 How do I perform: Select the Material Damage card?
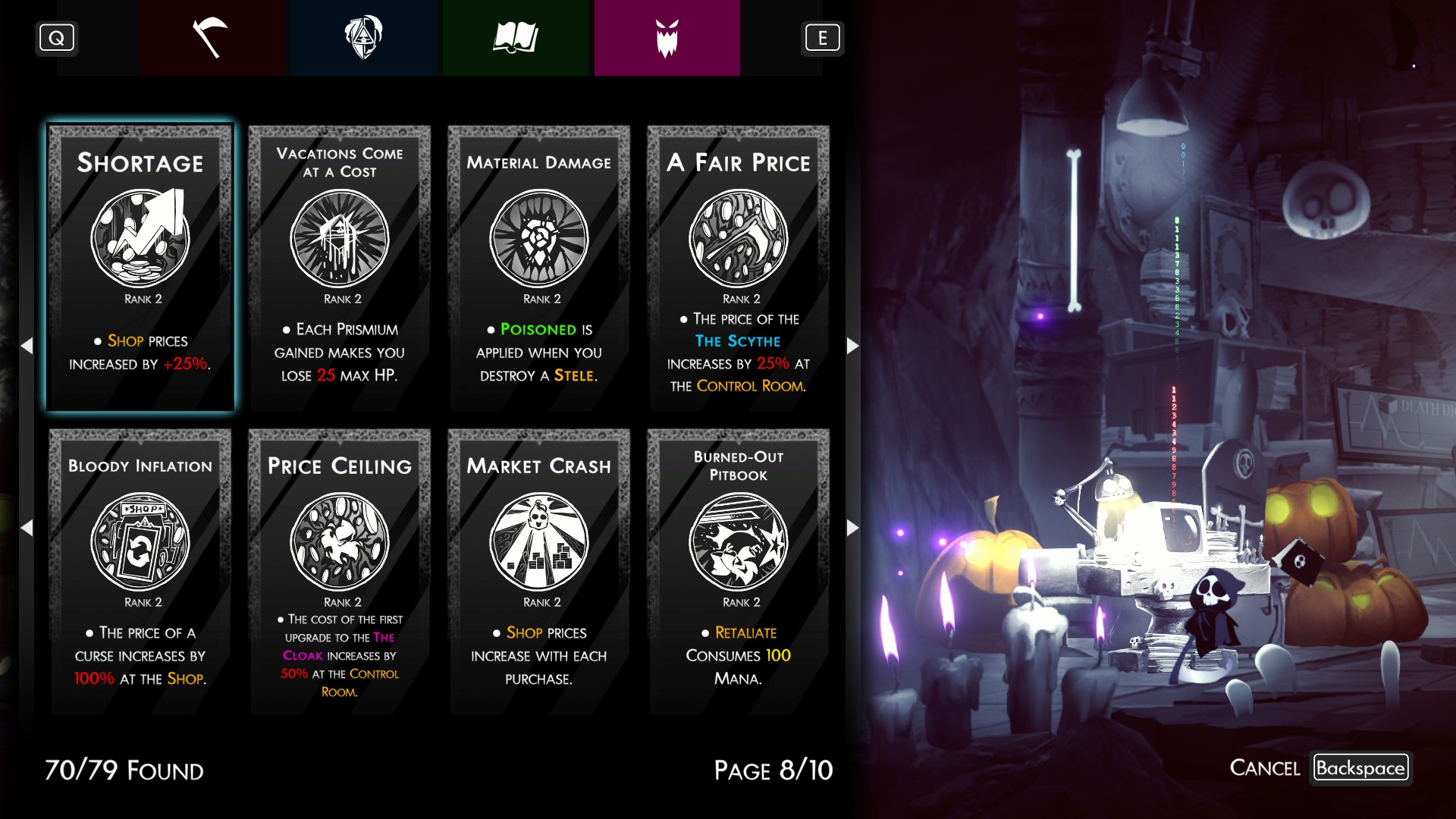(539, 268)
